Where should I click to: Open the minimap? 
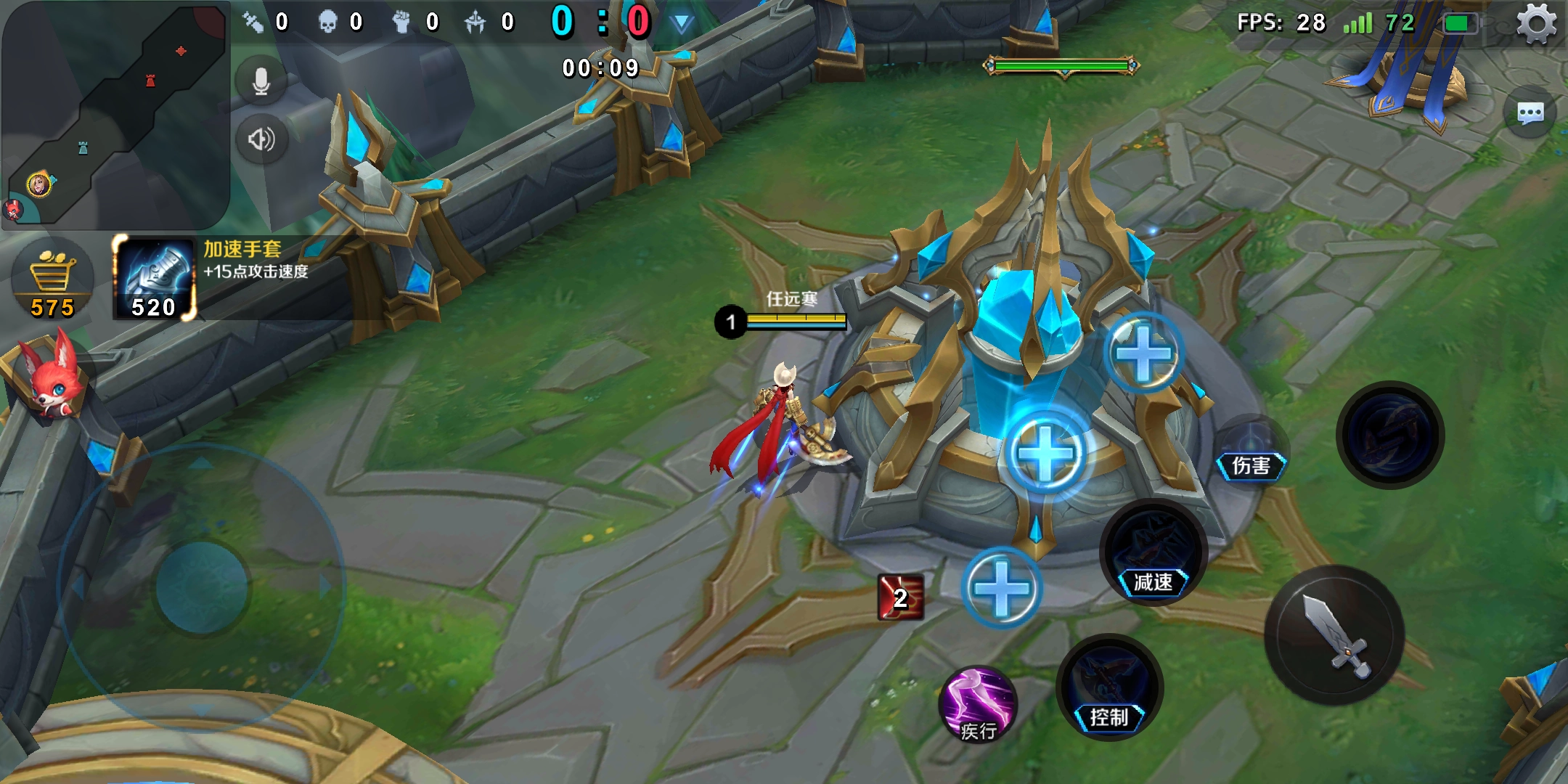pos(116,116)
